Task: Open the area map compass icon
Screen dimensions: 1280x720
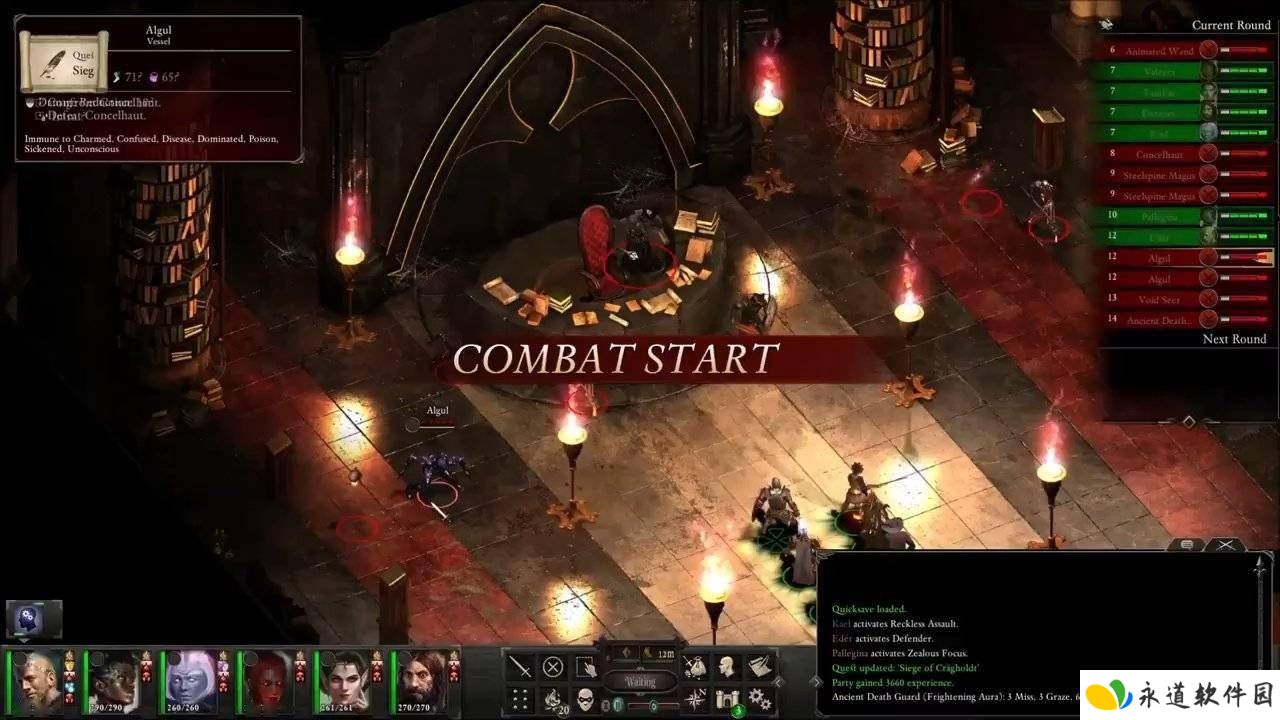Action: 694,699
